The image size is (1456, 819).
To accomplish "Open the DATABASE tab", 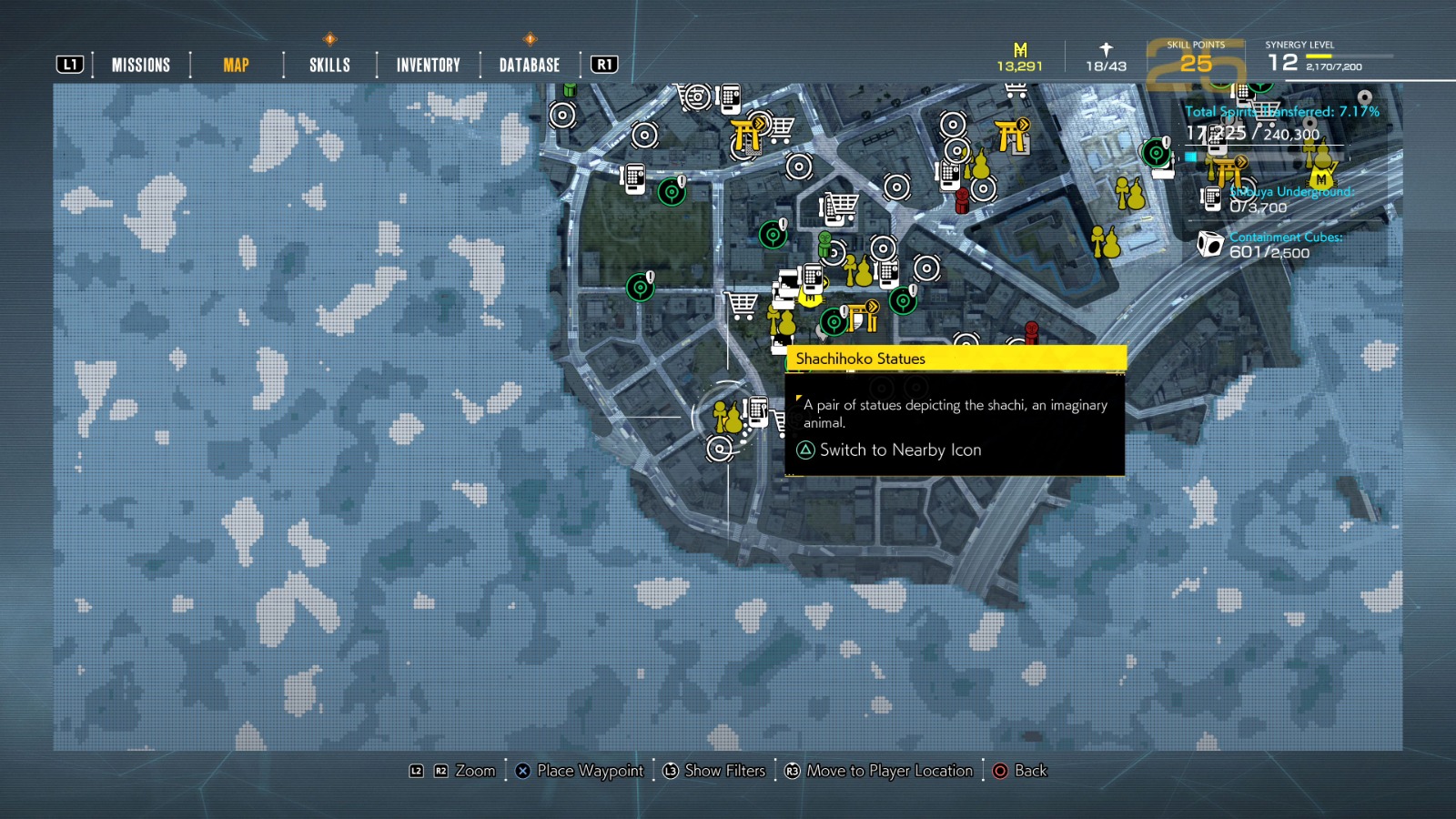I will point(528,65).
